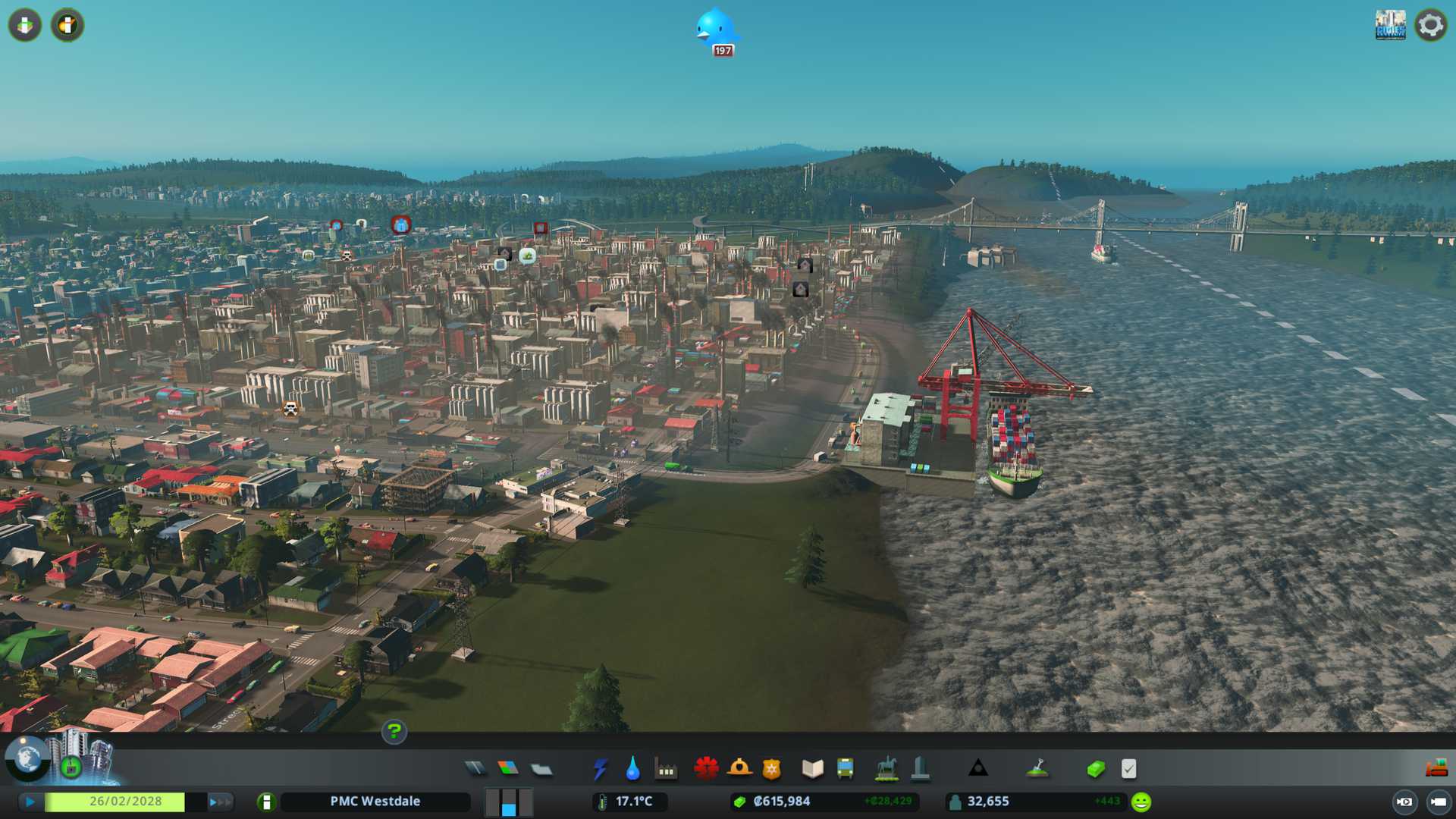Activate the bulldozer tool
This screenshot has width=1456, height=819.
coord(1436,769)
